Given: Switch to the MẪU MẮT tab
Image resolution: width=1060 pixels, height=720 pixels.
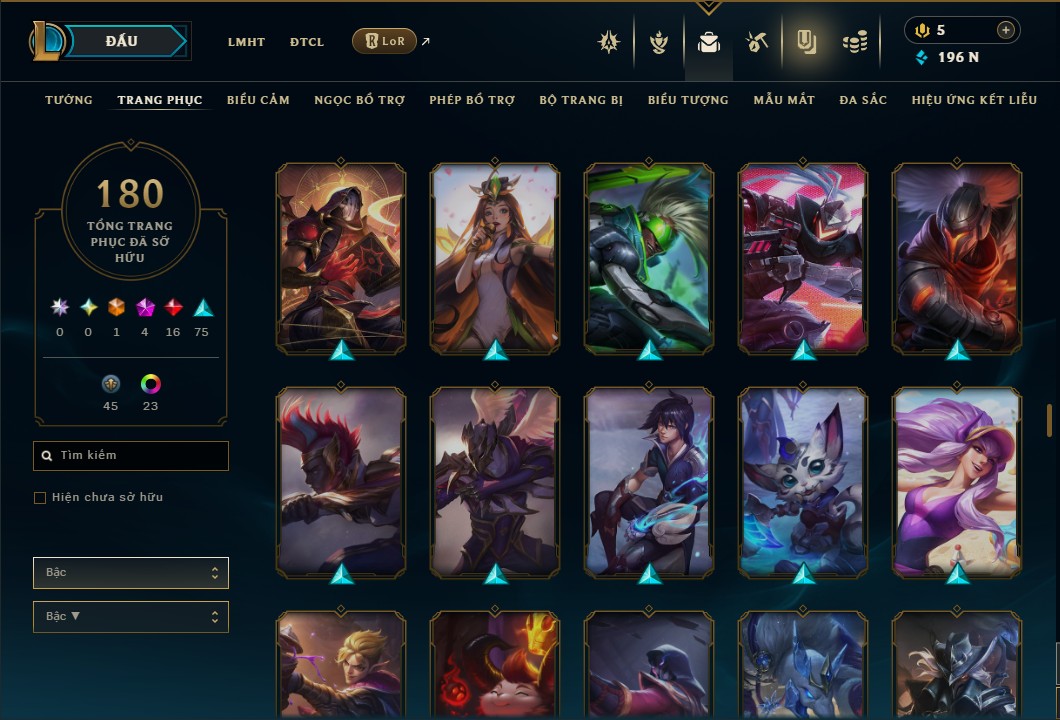Looking at the screenshot, I should click(x=784, y=100).
